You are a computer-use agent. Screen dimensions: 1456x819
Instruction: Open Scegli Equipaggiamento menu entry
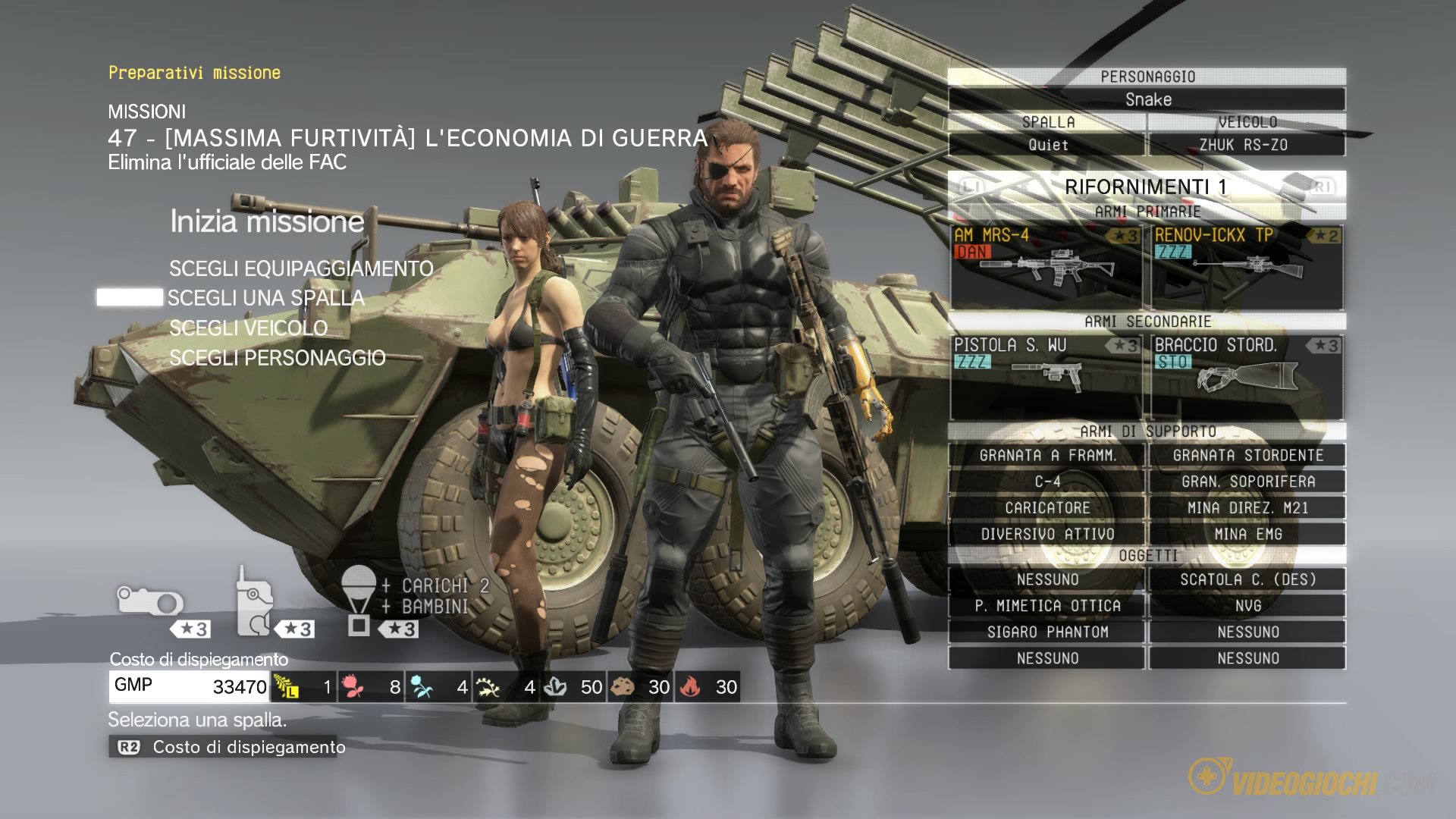tap(301, 268)
